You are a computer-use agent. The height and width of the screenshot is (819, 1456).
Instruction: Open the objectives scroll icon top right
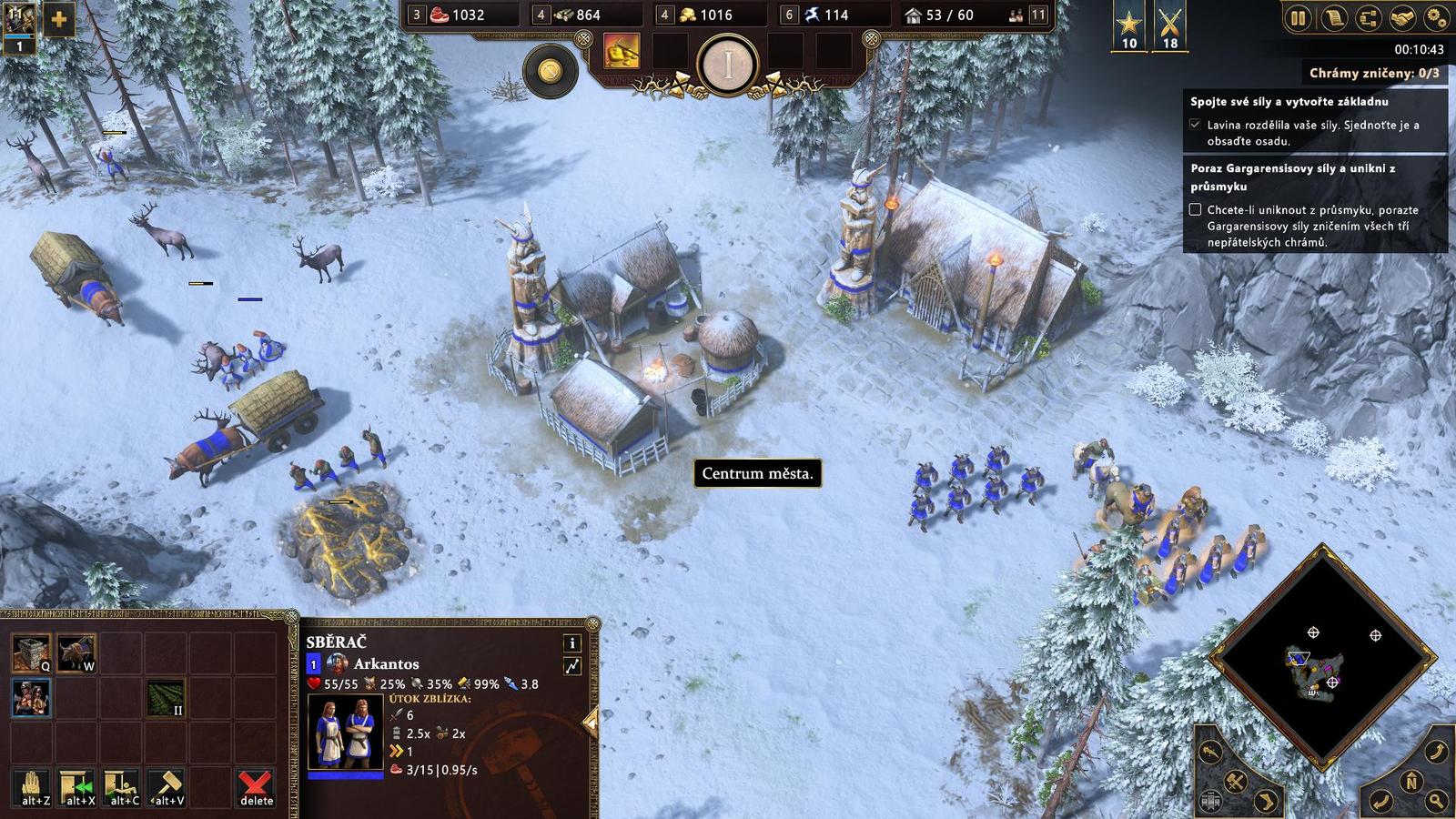click(1334, 17)
